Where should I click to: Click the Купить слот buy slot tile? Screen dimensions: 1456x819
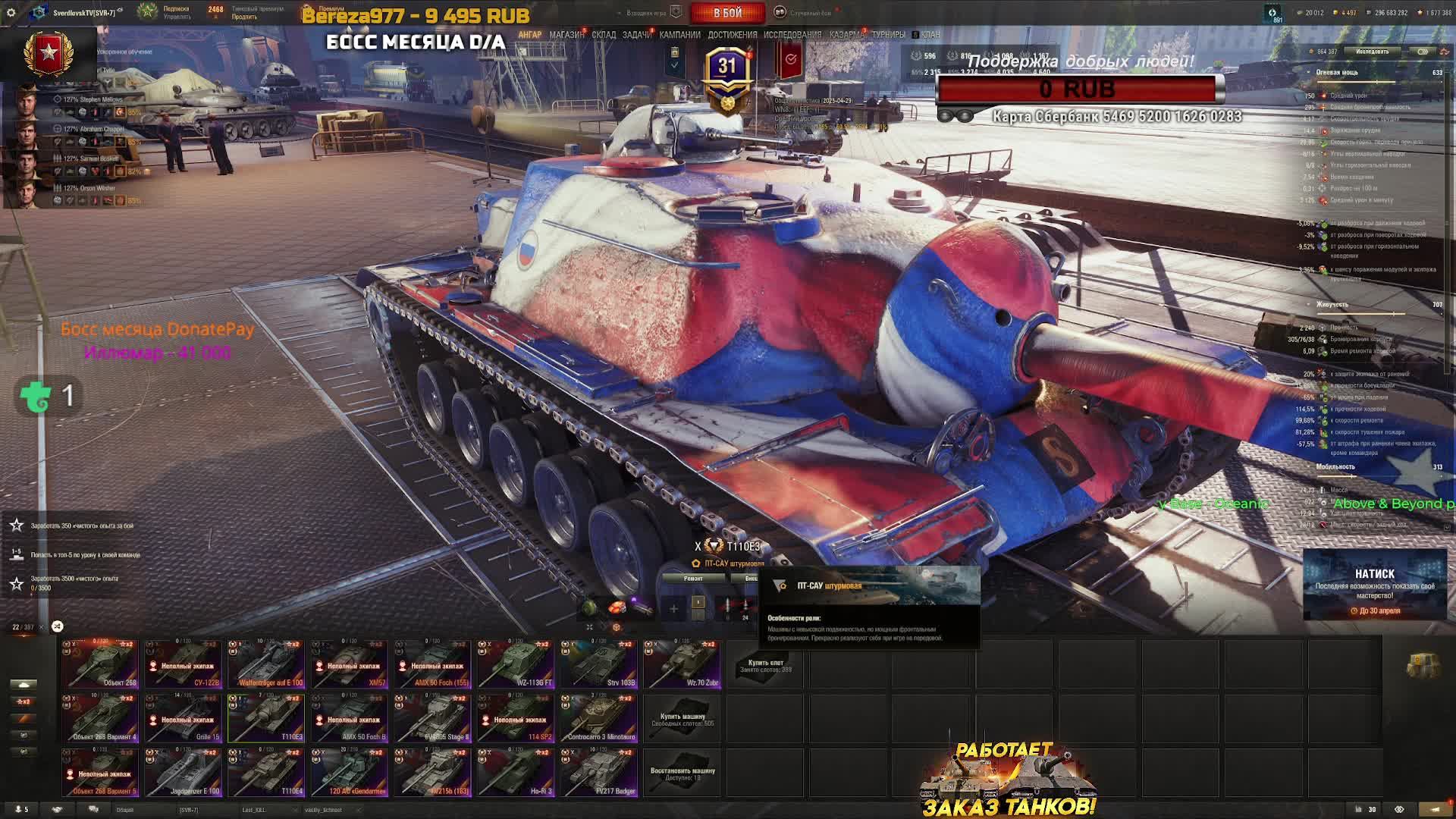point(765,665)
